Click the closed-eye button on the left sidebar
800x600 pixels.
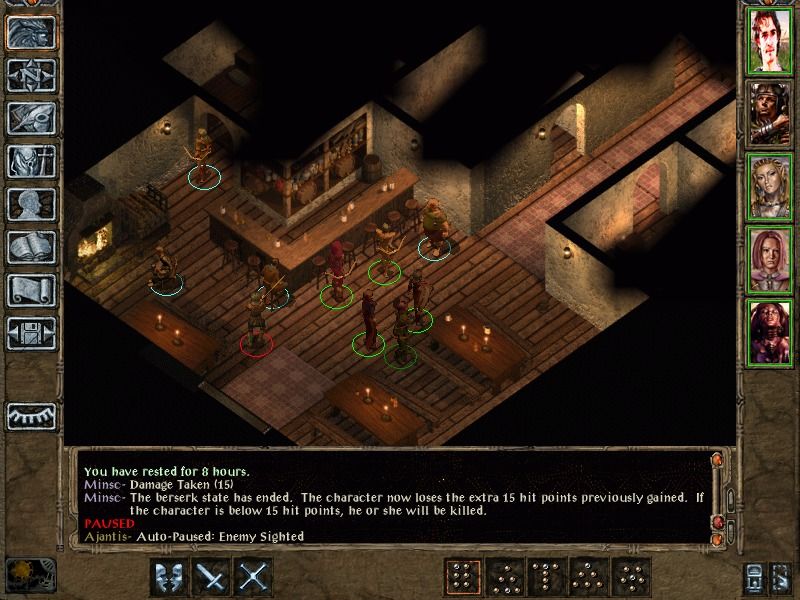pyautogui.click(x=30, y=415)
